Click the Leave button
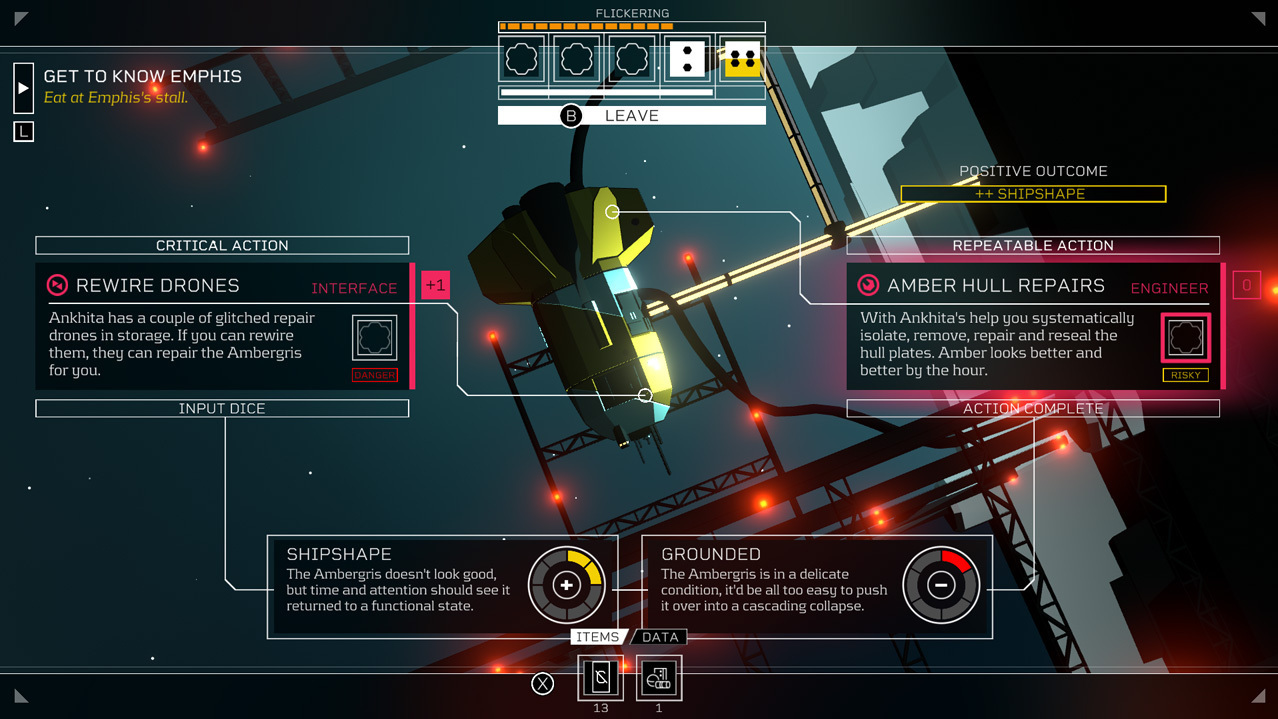The image size is (1278, 719). click(x=631, y=116)
